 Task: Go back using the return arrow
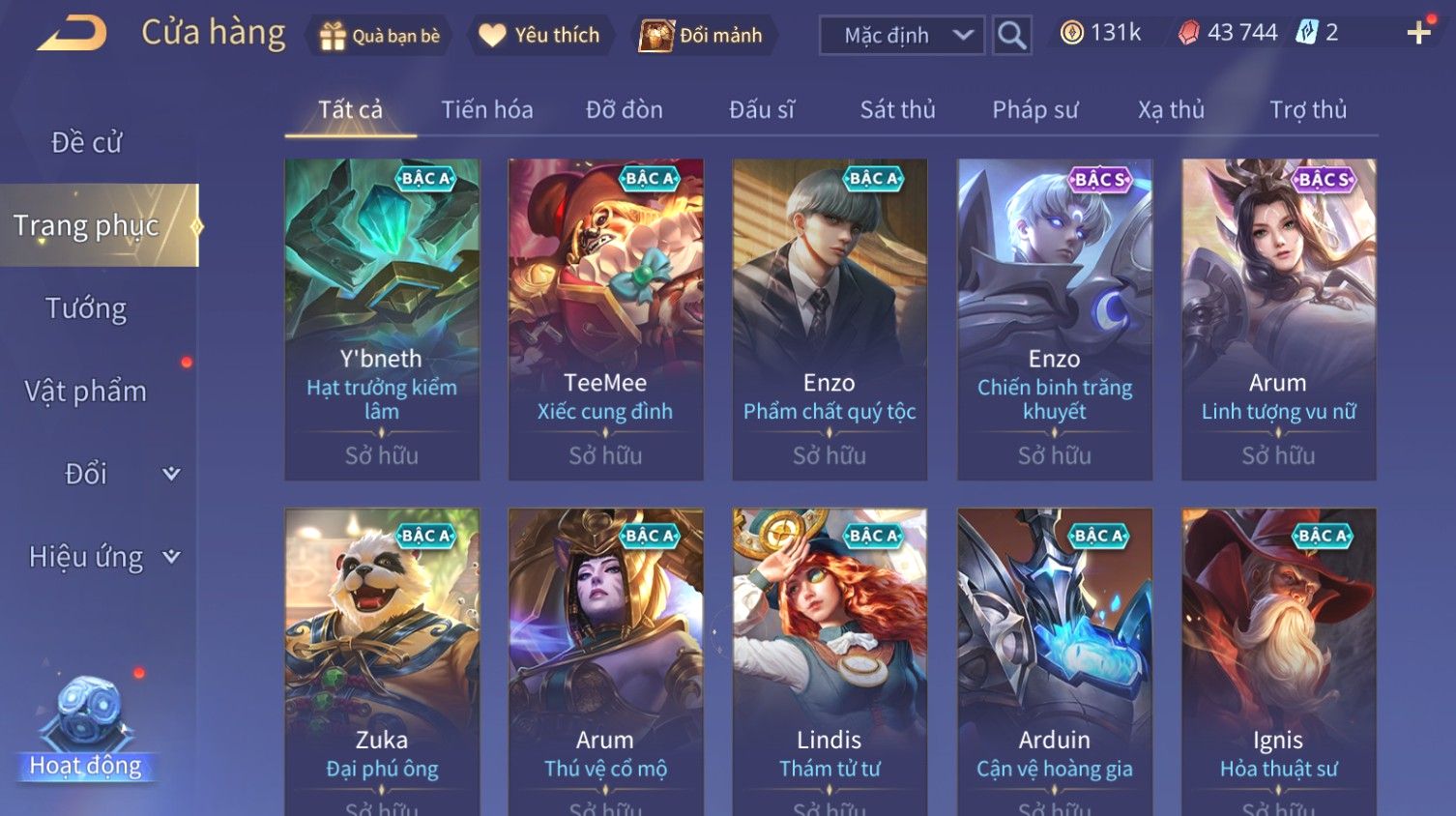pos(72,34)
